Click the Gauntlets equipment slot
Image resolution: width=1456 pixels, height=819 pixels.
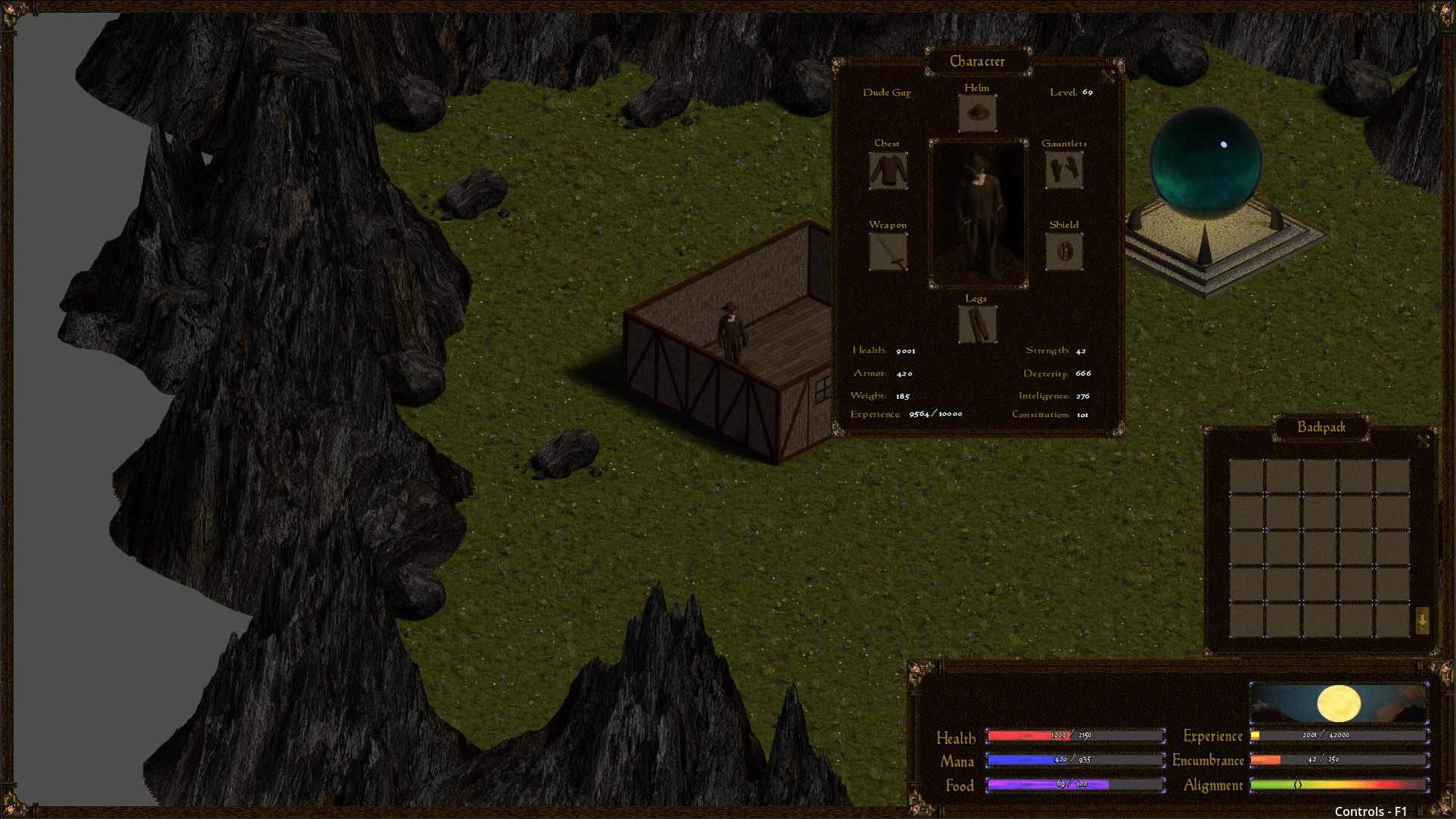[x=1063, y=170]
